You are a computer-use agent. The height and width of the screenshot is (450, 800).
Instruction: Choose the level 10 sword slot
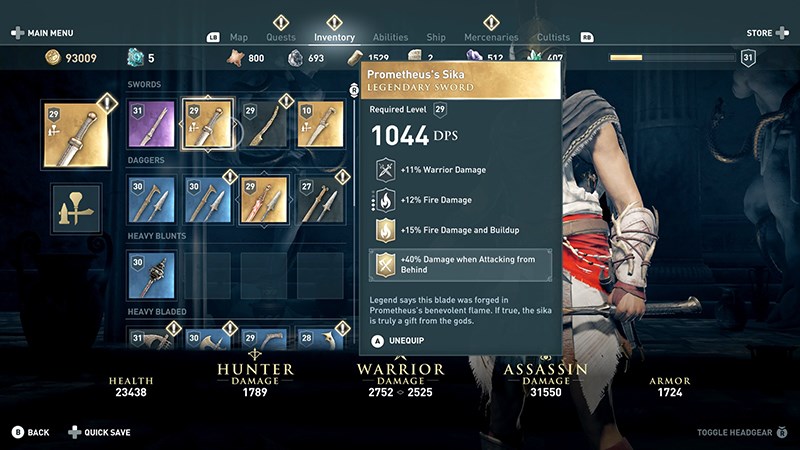tap(320, 123)
